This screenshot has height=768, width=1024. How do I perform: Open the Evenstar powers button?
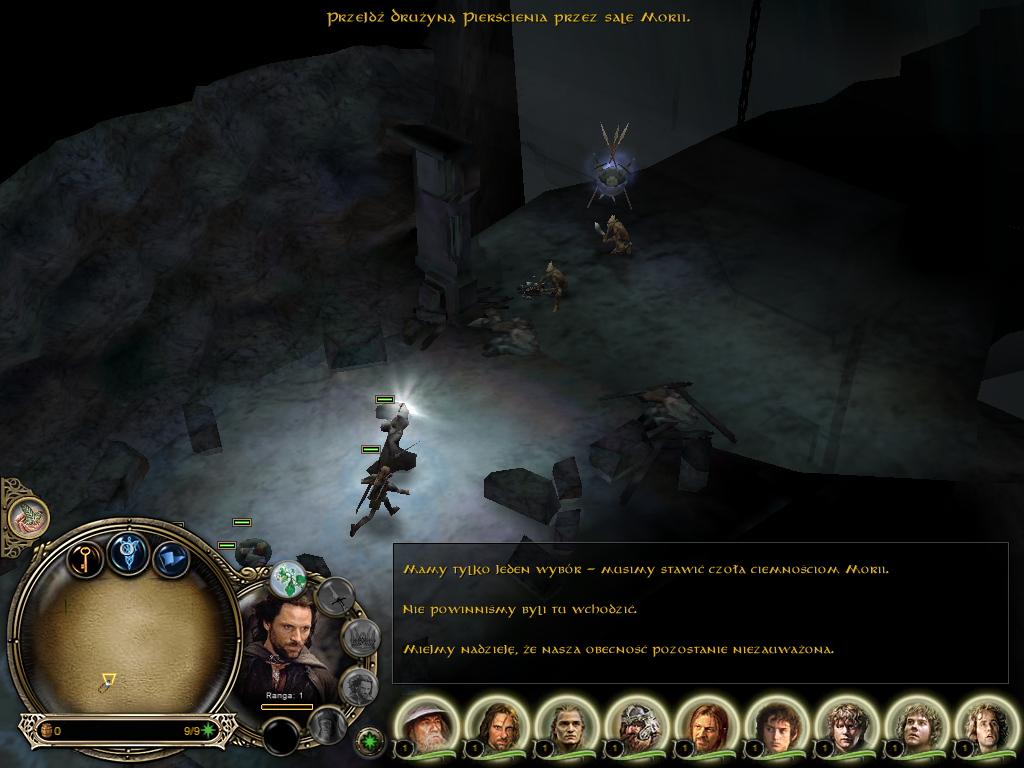[129, 553]
